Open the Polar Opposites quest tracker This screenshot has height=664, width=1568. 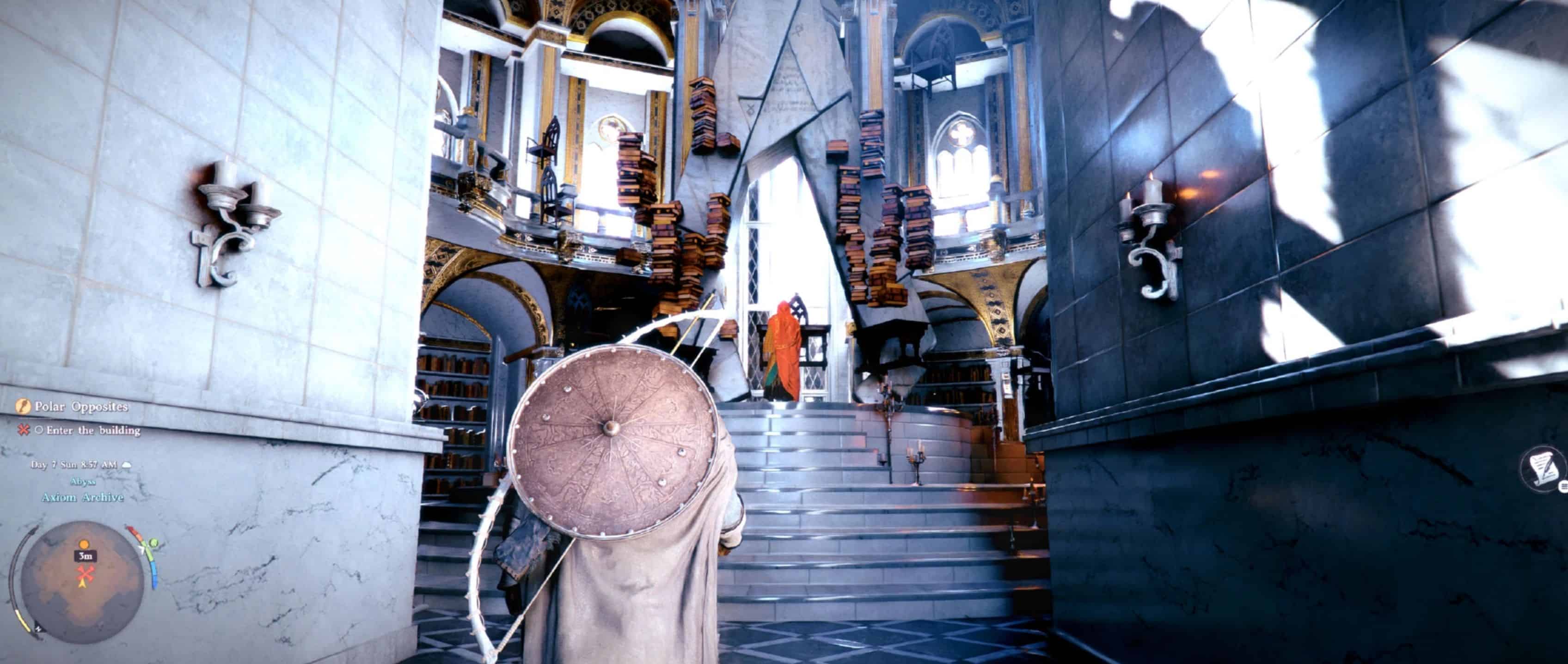tap(81, 407)
